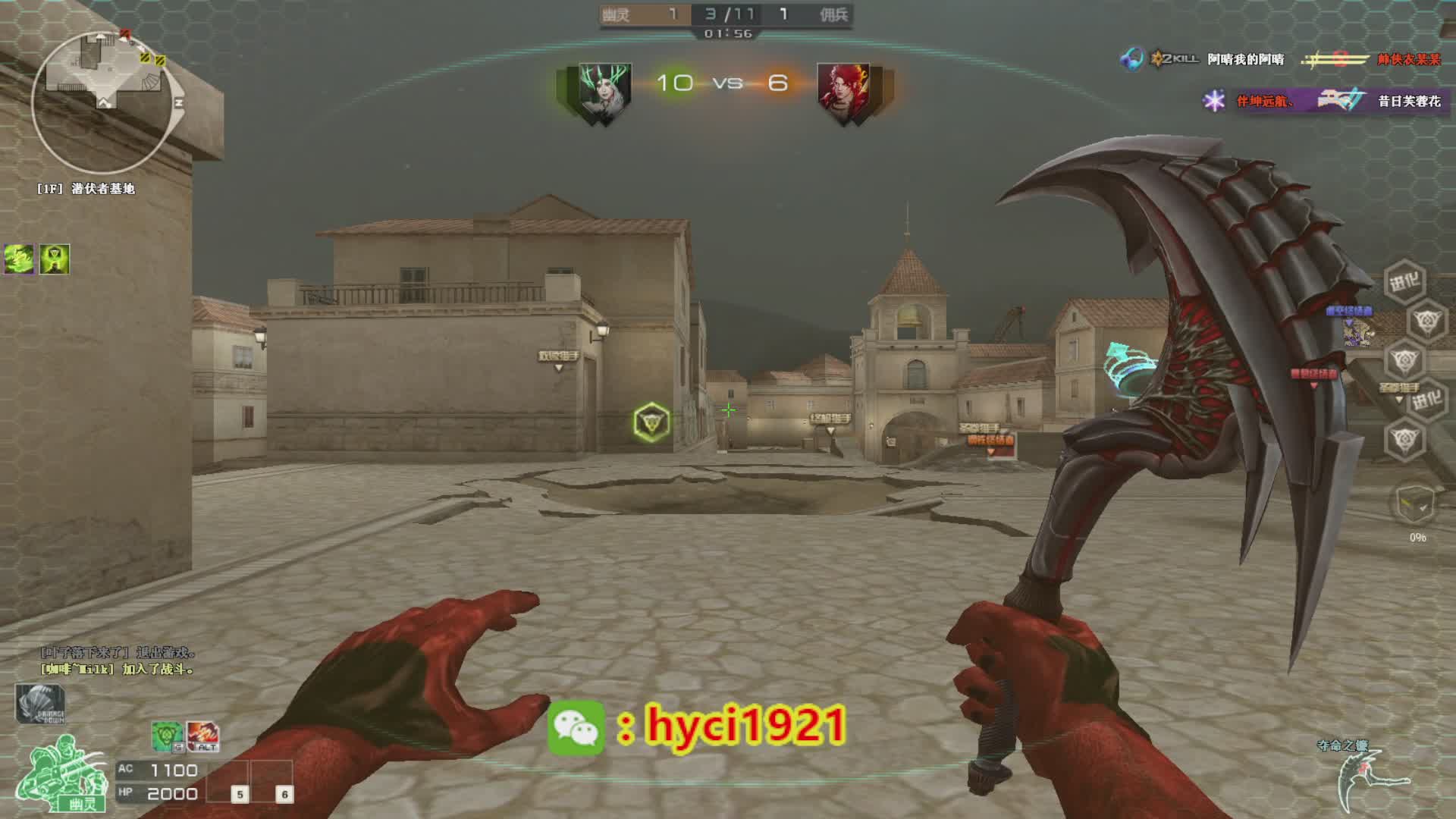This screenshot has width=1456, height=819.
Task: Click the chat message about 咖啡~Milk joining
Action: [118, 669]
